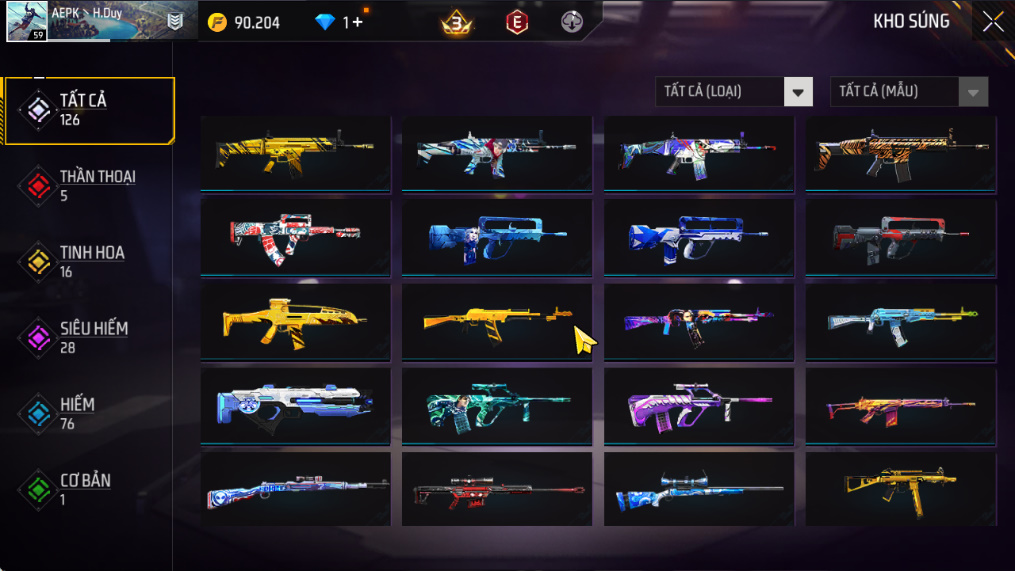Click the gold coin balance
This screenshot has width=1015, height=571.
click(x=244, y=22)
